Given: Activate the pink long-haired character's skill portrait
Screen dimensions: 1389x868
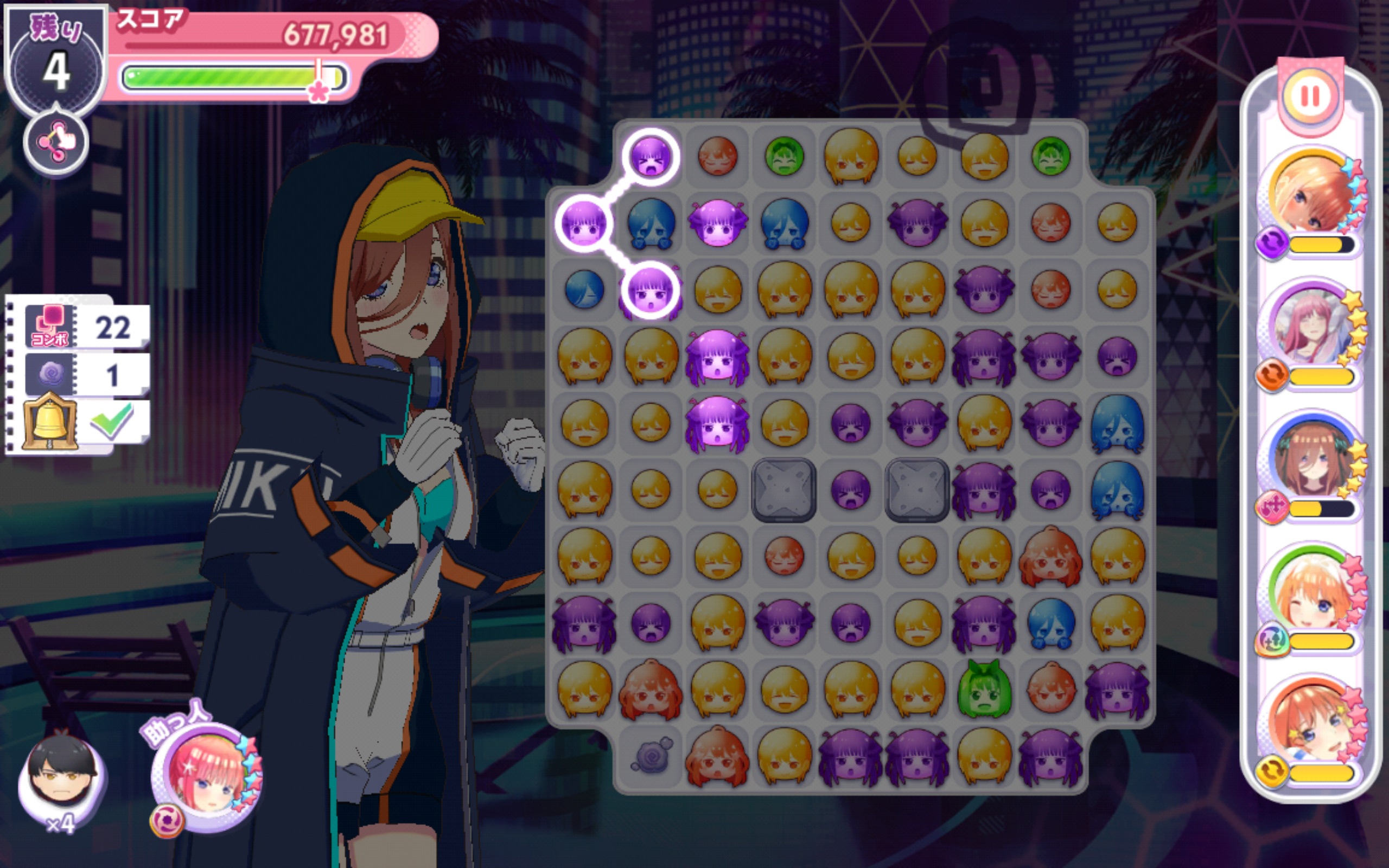Looking at the screenshot, I should coord(1312,327).
